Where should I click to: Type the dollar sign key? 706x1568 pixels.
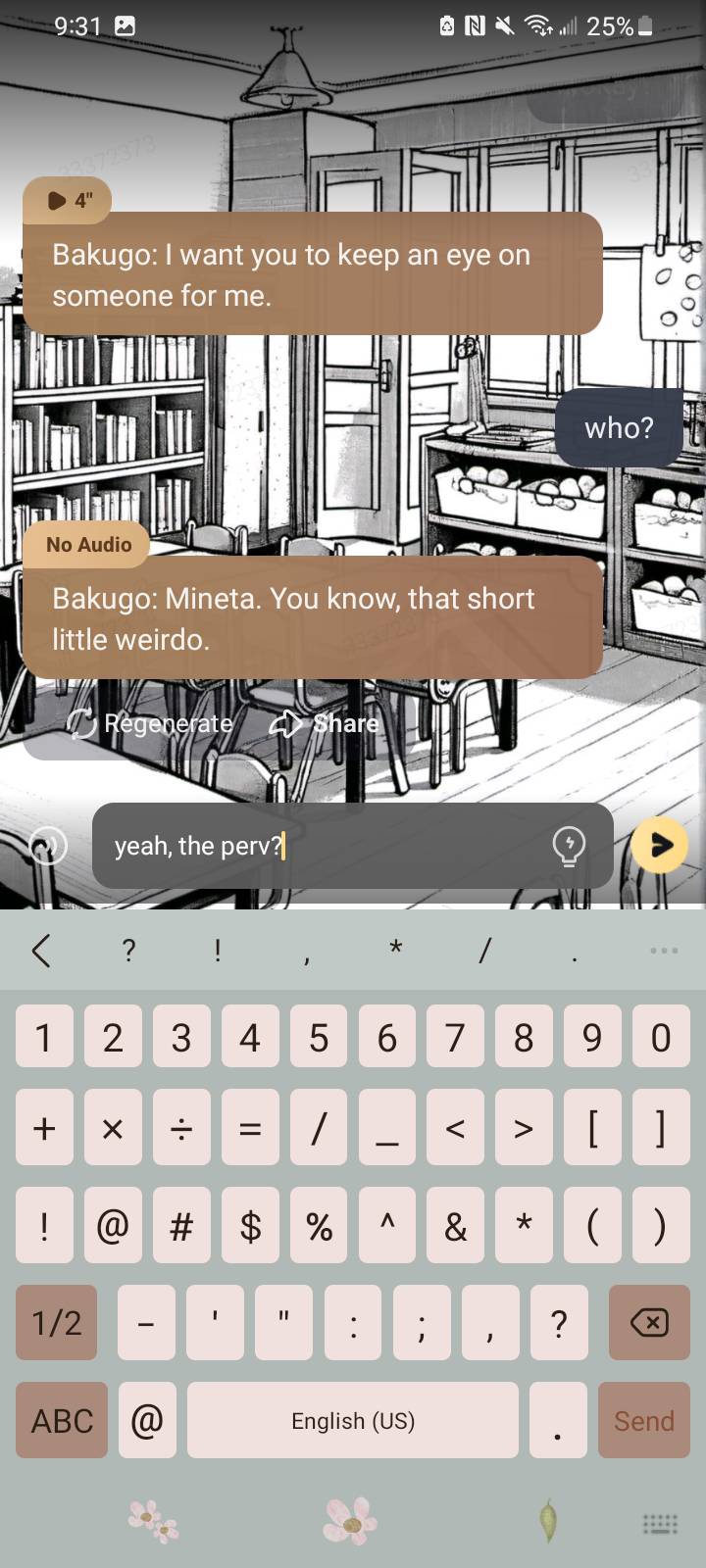[250, 1226]
